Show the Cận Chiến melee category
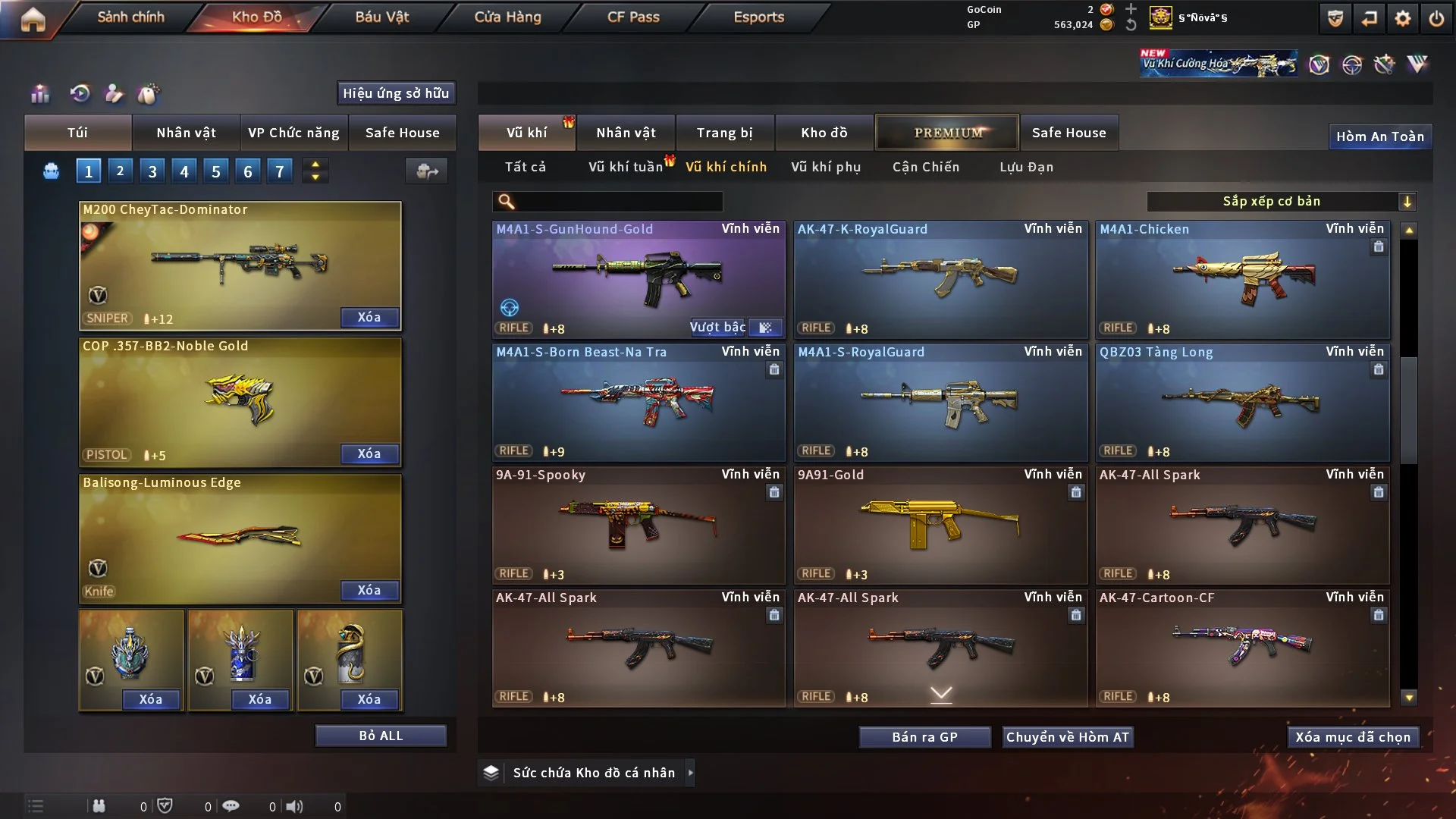Image resolution: width=1456 pixels, height=819 pixels. point(926,167)
